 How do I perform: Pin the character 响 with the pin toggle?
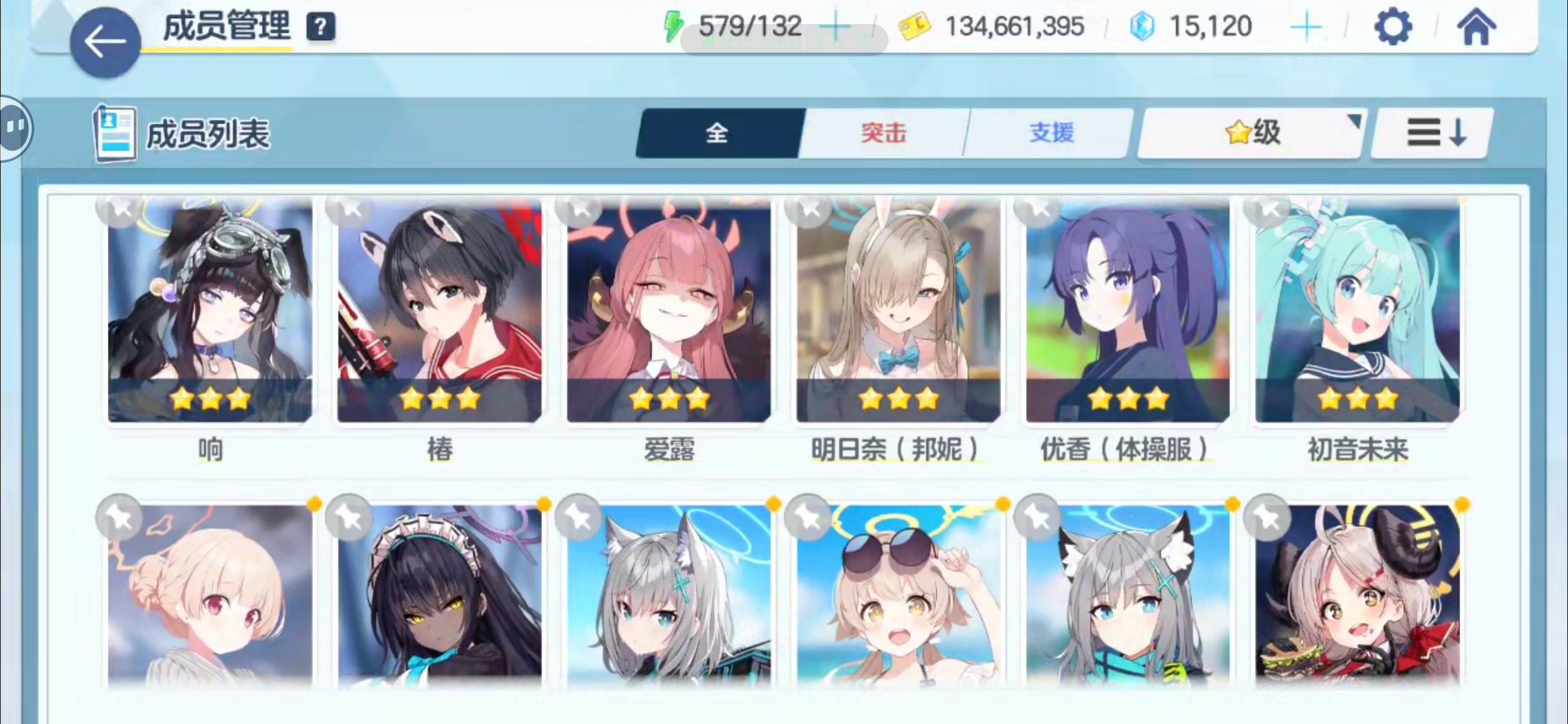tap(118, 209)
